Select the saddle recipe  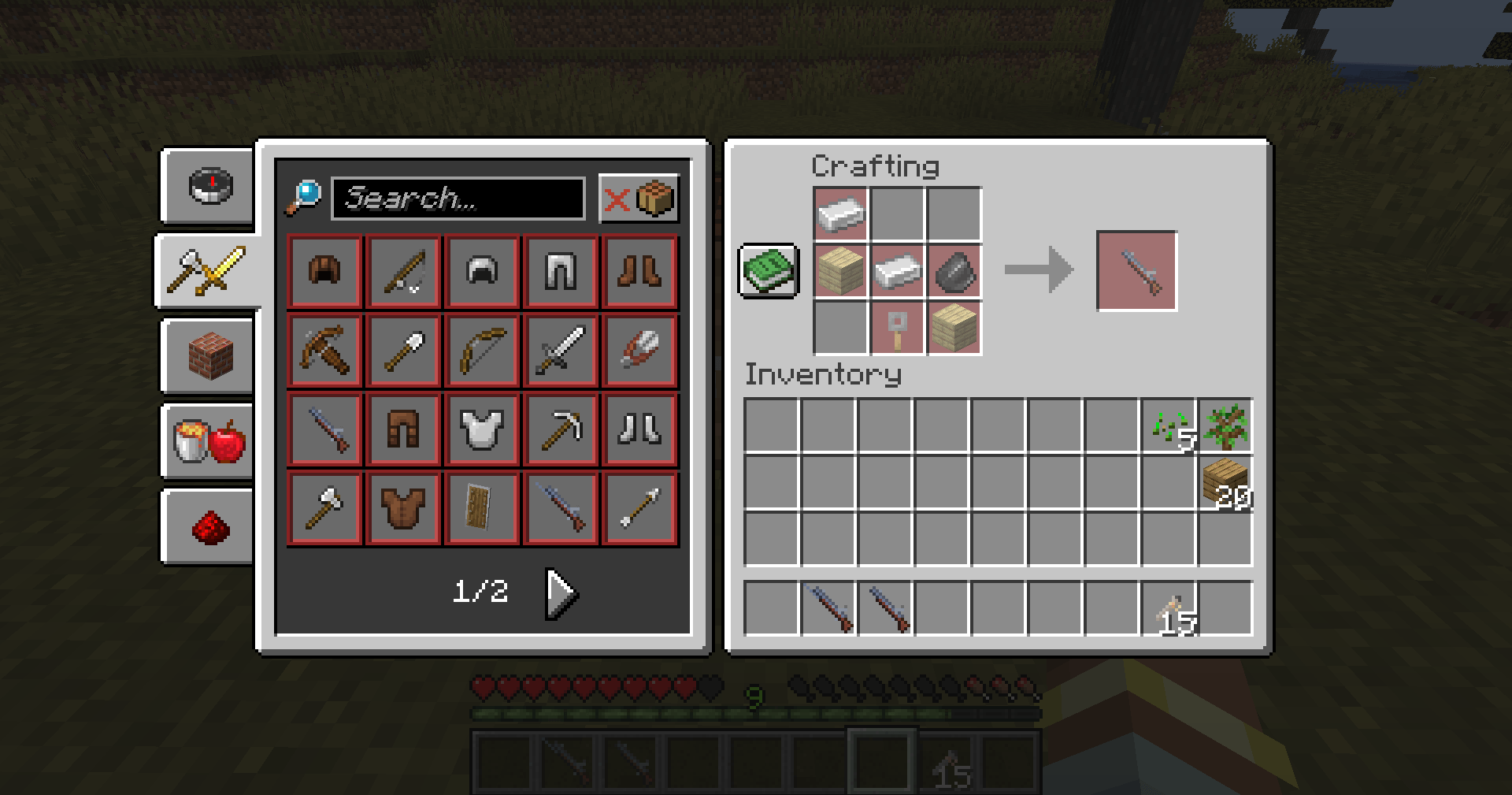click(324, 271)
